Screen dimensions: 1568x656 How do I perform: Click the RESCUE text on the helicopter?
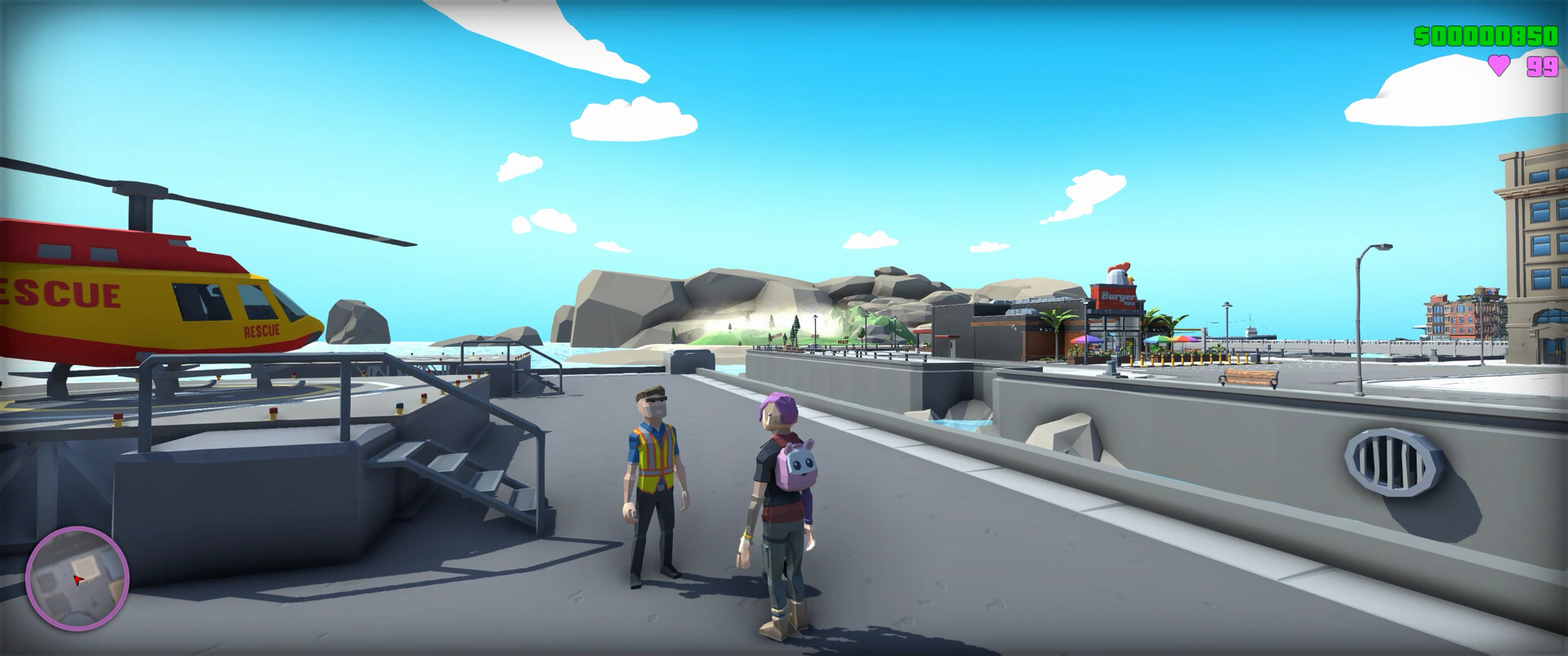[x=60, y=292]
